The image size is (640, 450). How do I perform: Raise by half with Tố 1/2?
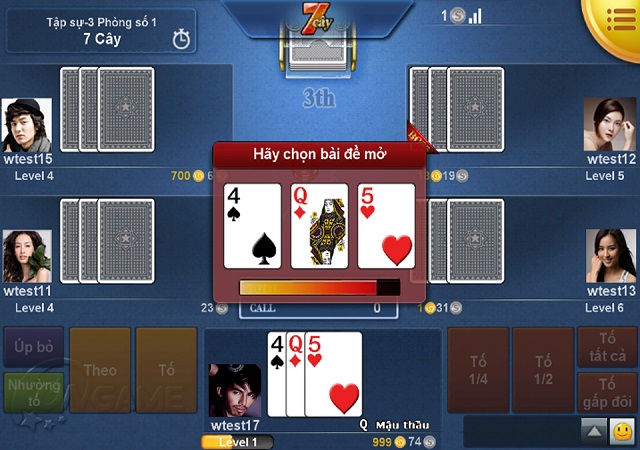[543, 370]
